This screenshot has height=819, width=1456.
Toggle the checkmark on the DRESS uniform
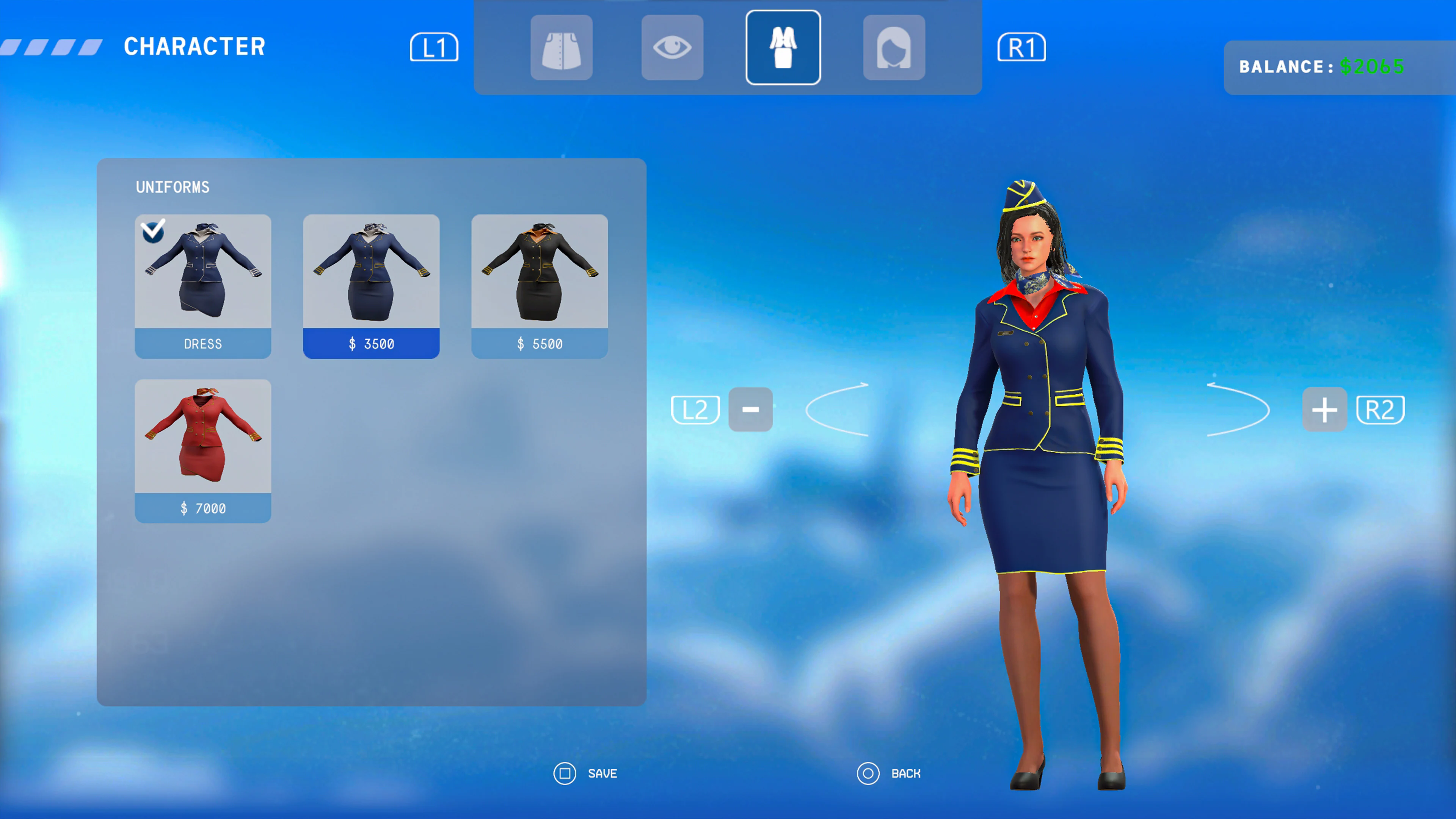click(x=152, y=232)
